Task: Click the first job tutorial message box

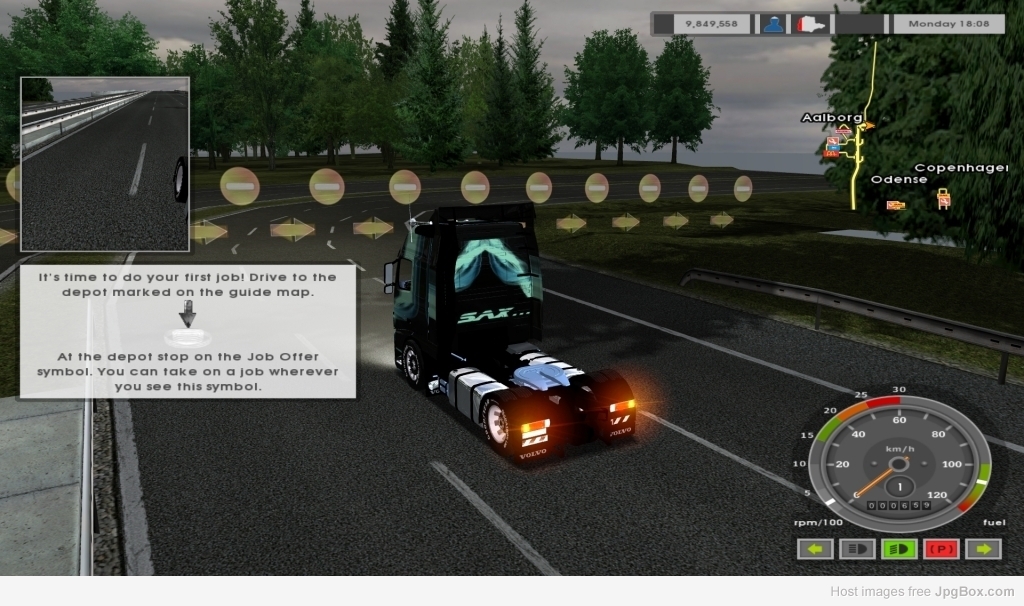Action: point(188,331)
